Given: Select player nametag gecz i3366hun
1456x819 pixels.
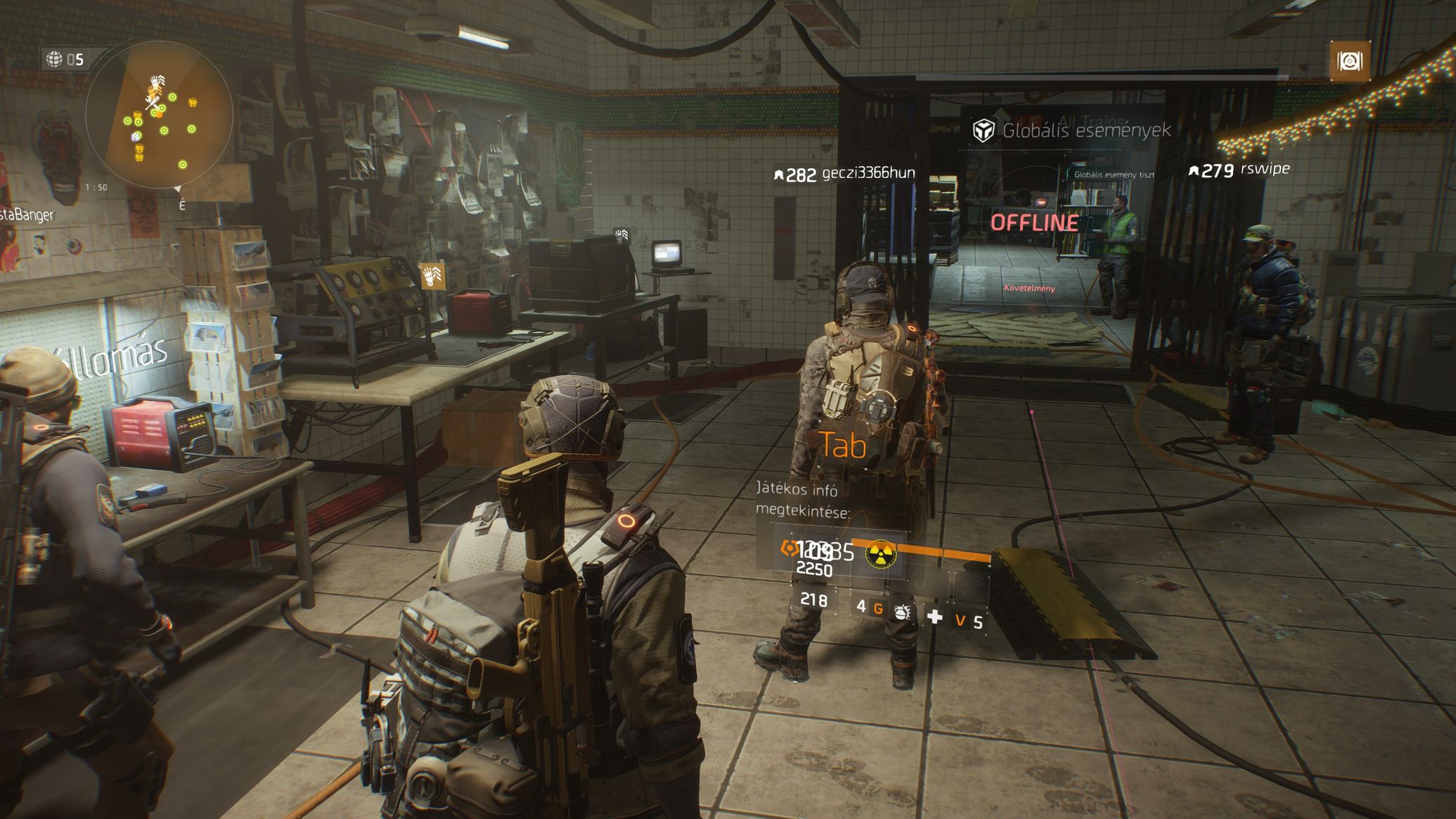Looking at the screenshot, I should pyautogui.click(x=868, y=173).
